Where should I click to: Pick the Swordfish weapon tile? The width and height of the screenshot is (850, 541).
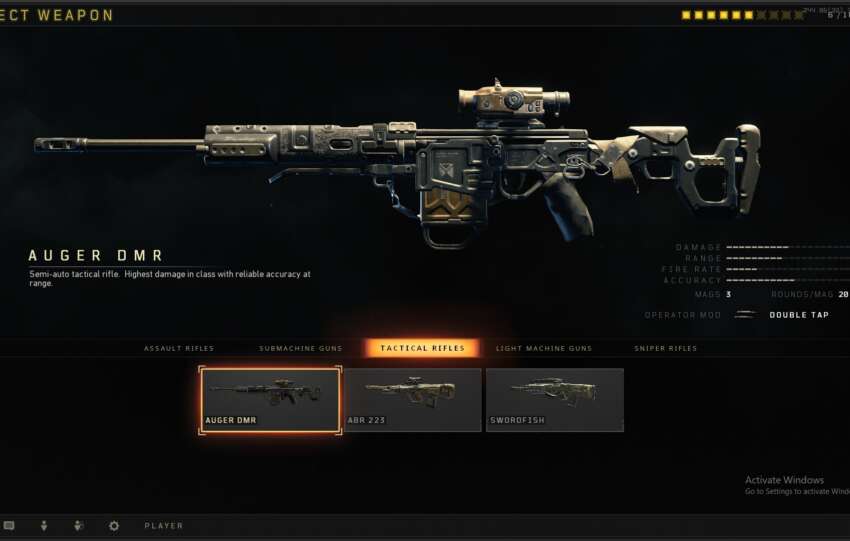pos(554,400)
